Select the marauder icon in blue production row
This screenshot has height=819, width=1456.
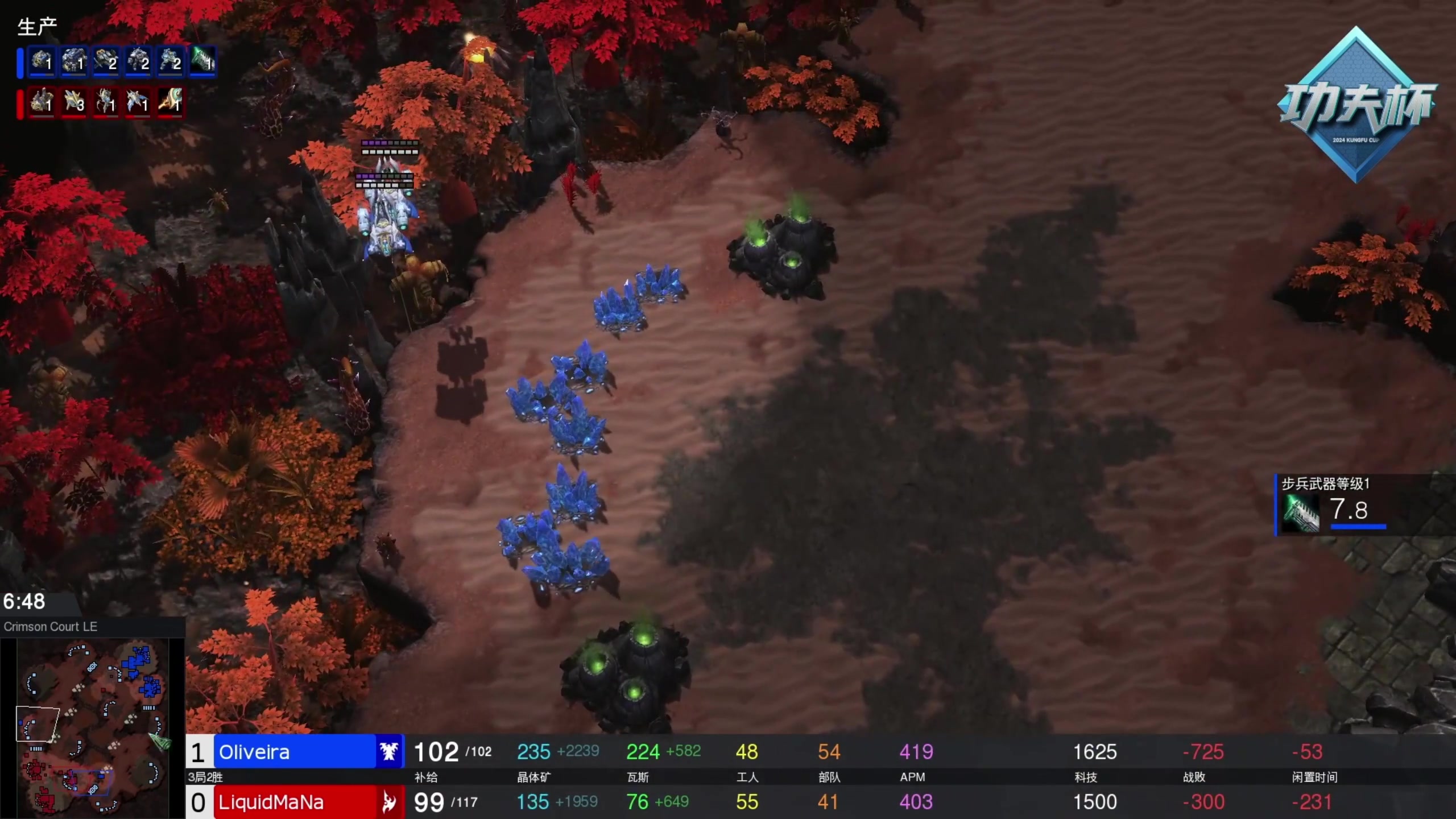pos(138,61)
